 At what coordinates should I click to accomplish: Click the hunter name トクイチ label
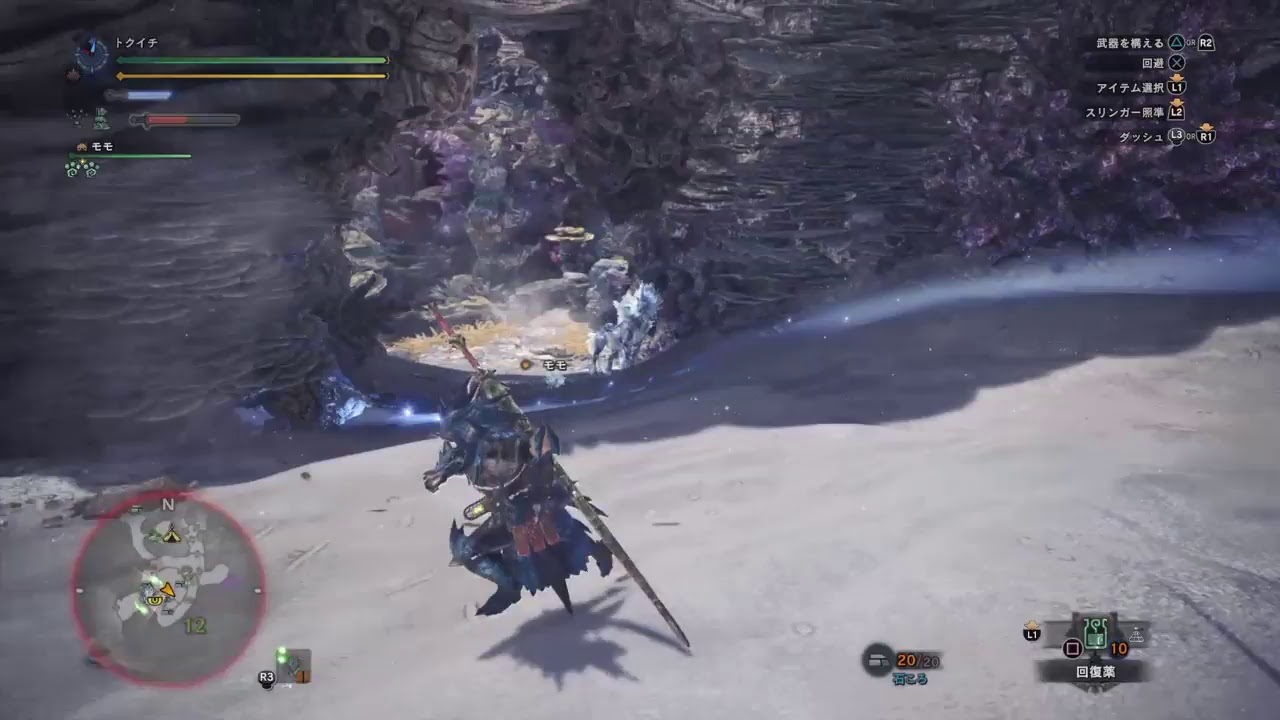point(135,42)
